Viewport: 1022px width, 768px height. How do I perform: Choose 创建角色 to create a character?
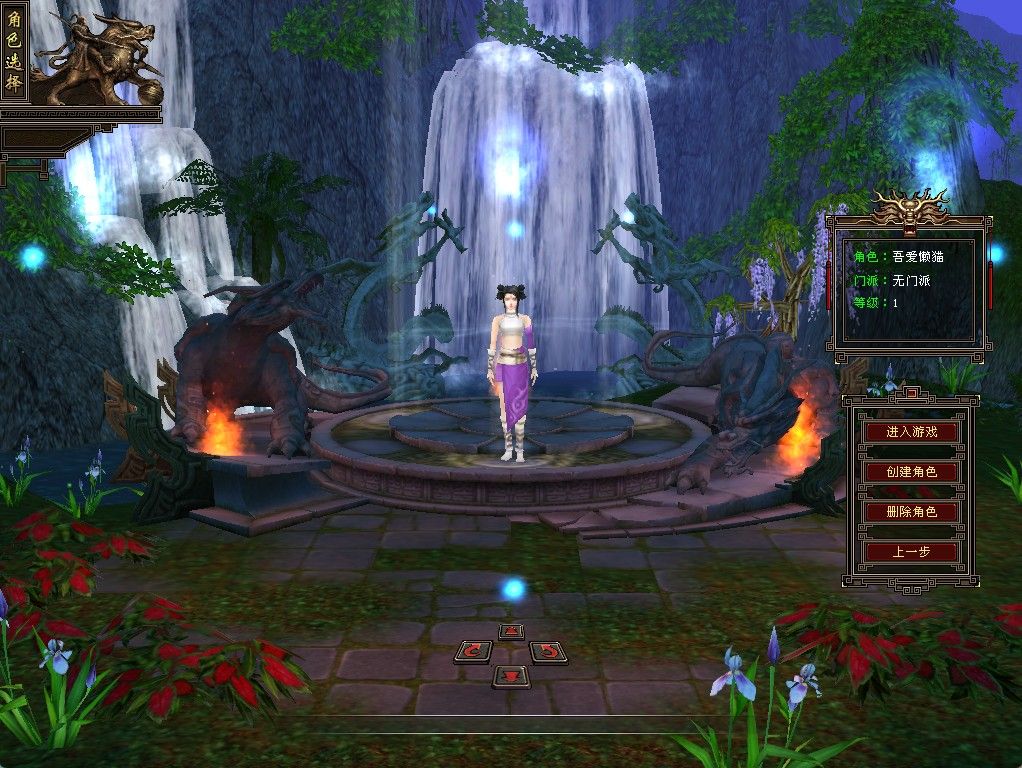pyautogui.click(x=911, y=472)
